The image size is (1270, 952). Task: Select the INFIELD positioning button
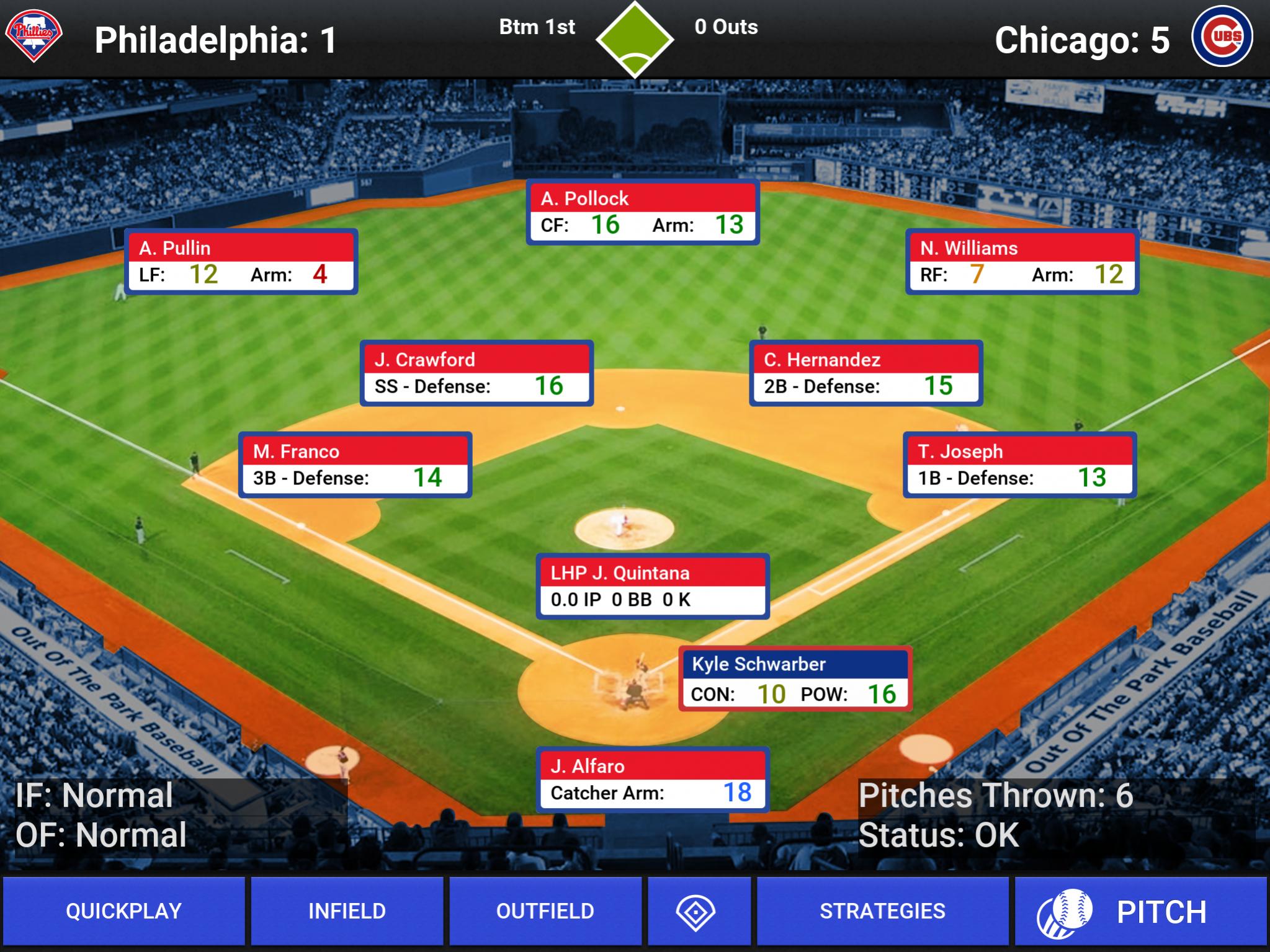point(347,910)
